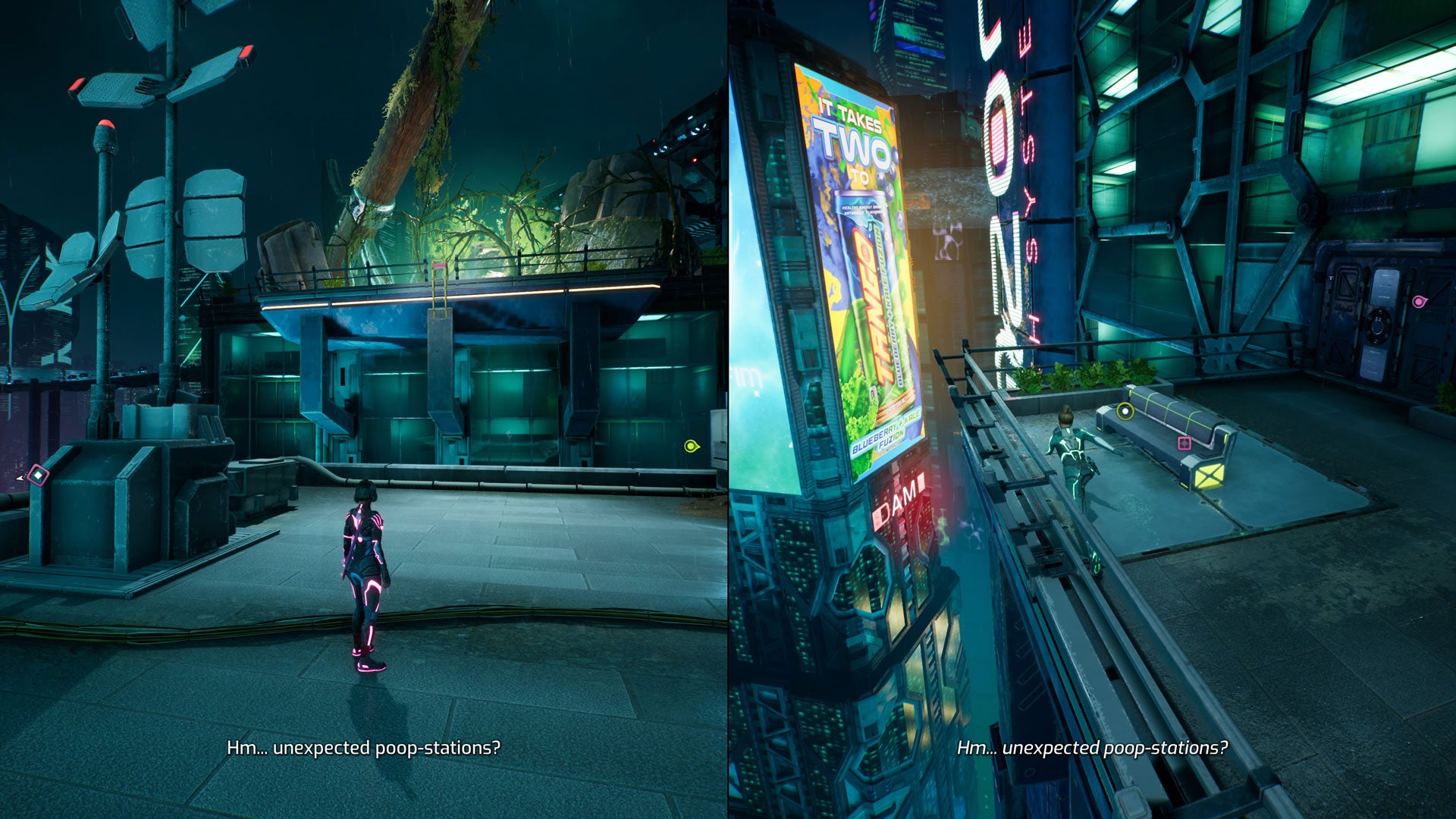Click the small white arrow marker on far left edge
The image size is (1456, 819).
click(x=19, y=477)
